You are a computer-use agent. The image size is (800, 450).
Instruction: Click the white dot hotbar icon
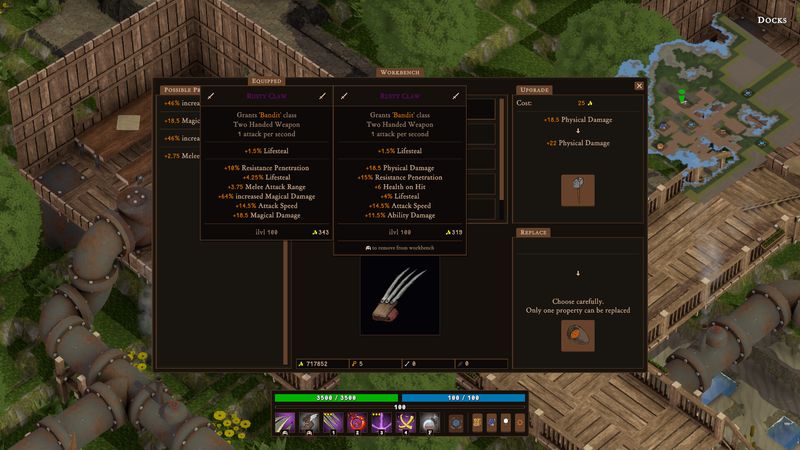pyautogui.click(x=506, y=424)
